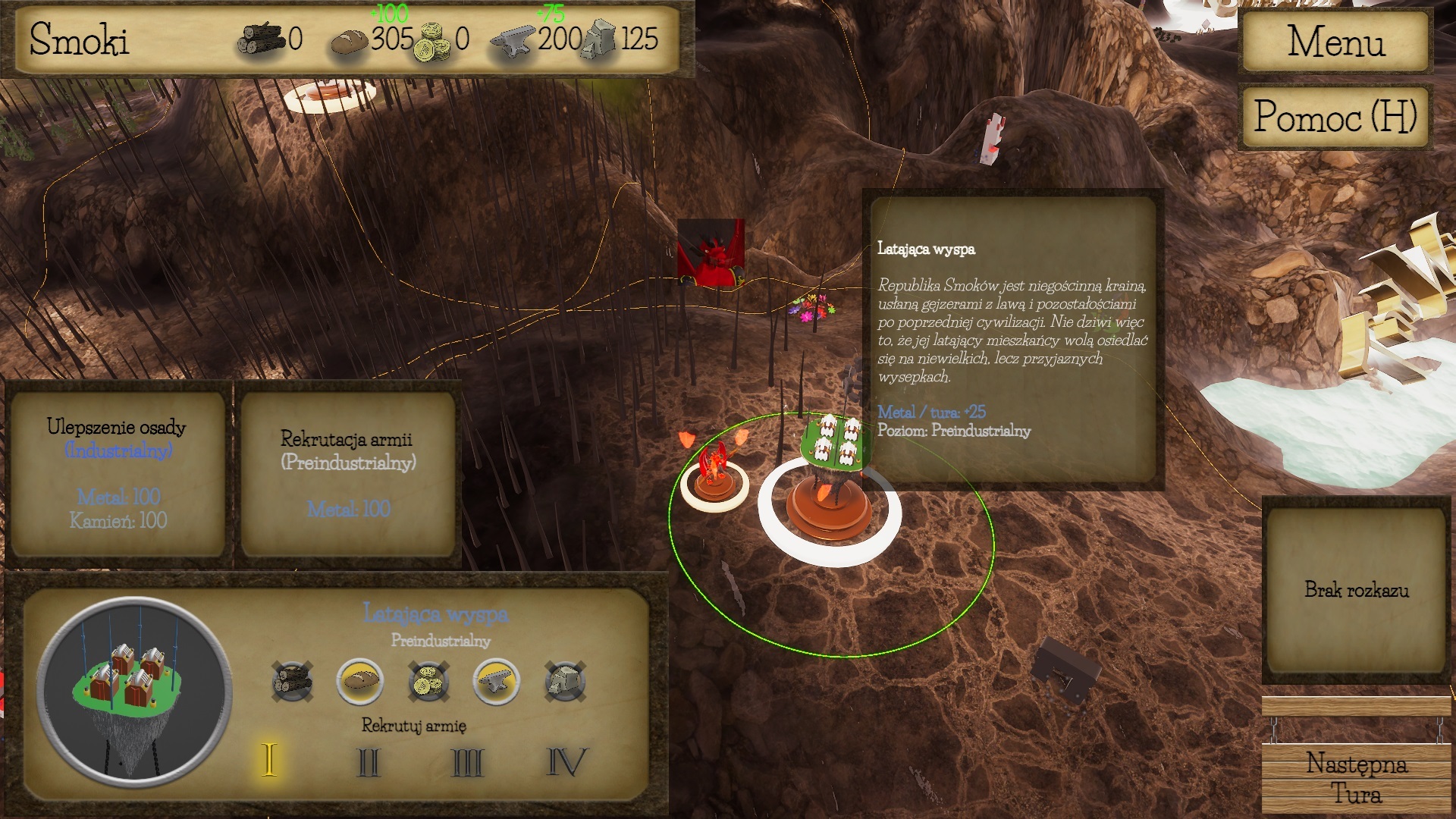Select the gold coins resource icon
Viewport: 1456px width, 819px height.
pos(428,681)
